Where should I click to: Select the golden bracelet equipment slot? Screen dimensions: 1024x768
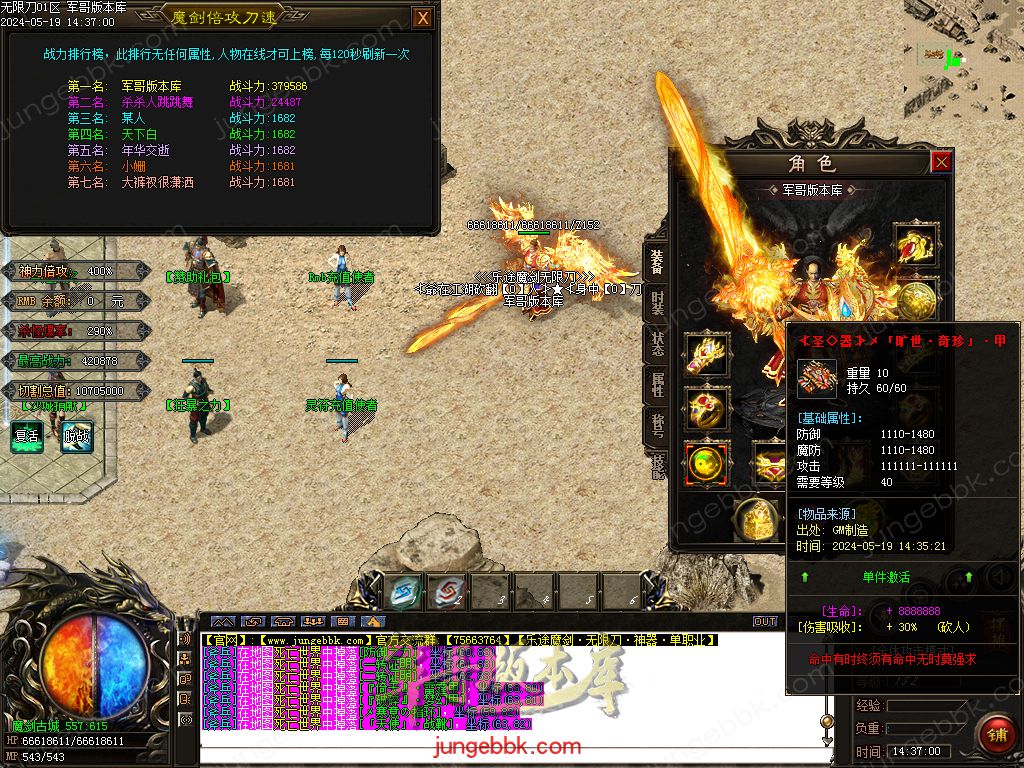[x=706, y=354]
